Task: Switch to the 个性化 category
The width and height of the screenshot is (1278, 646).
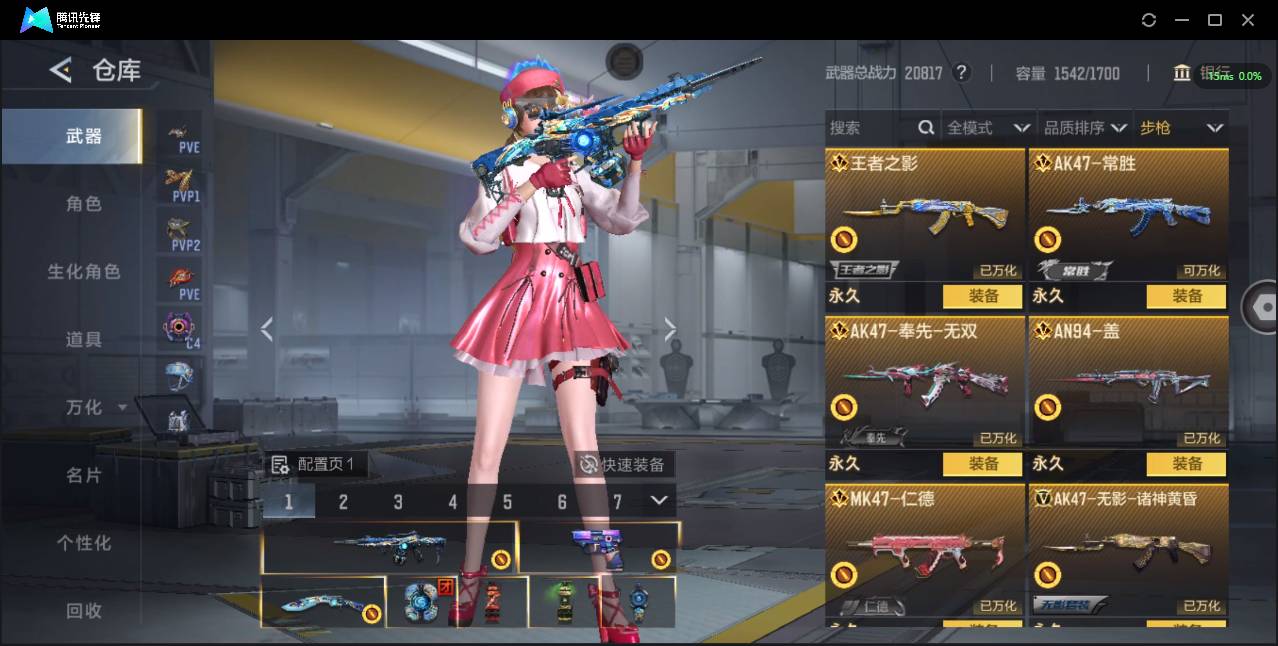Action: click(x=84, y=543)
